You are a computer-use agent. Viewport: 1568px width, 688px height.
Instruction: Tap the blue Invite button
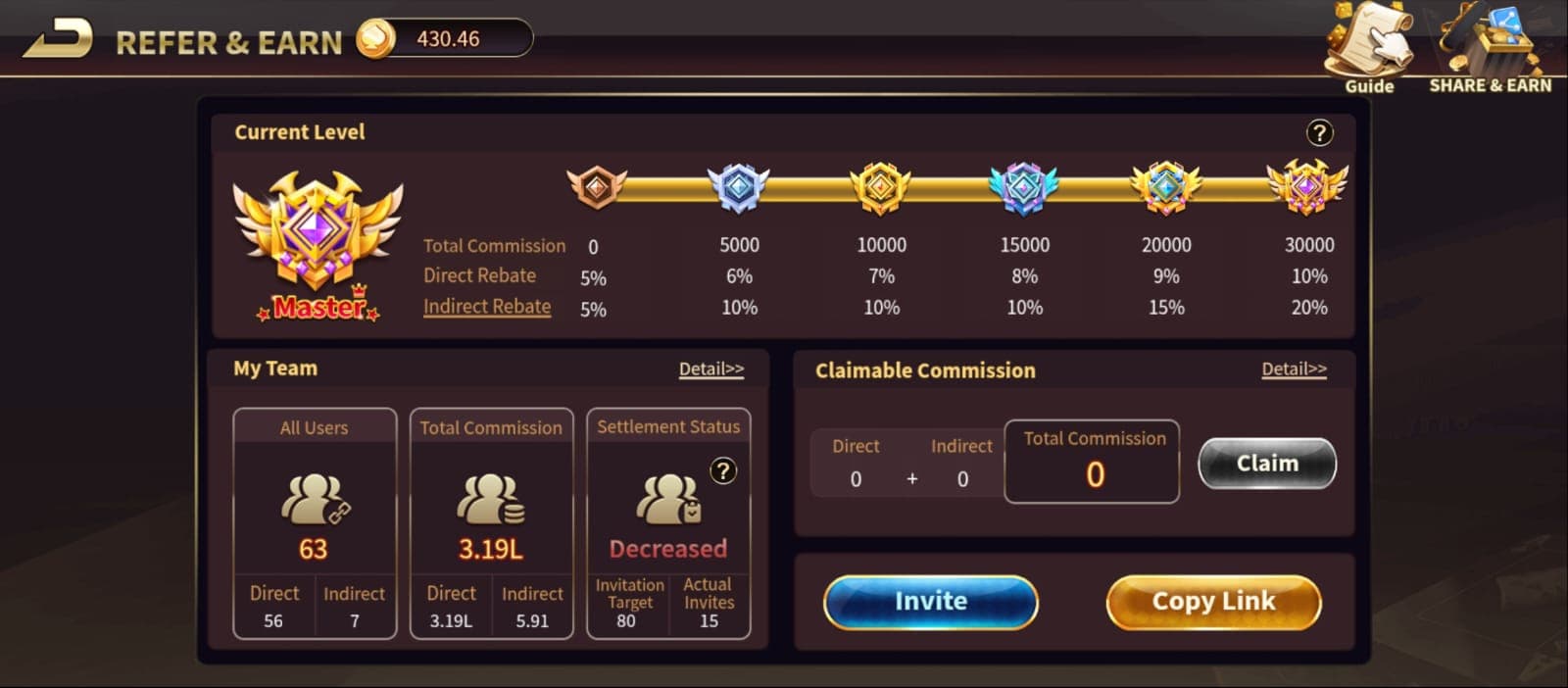point(930,601)
